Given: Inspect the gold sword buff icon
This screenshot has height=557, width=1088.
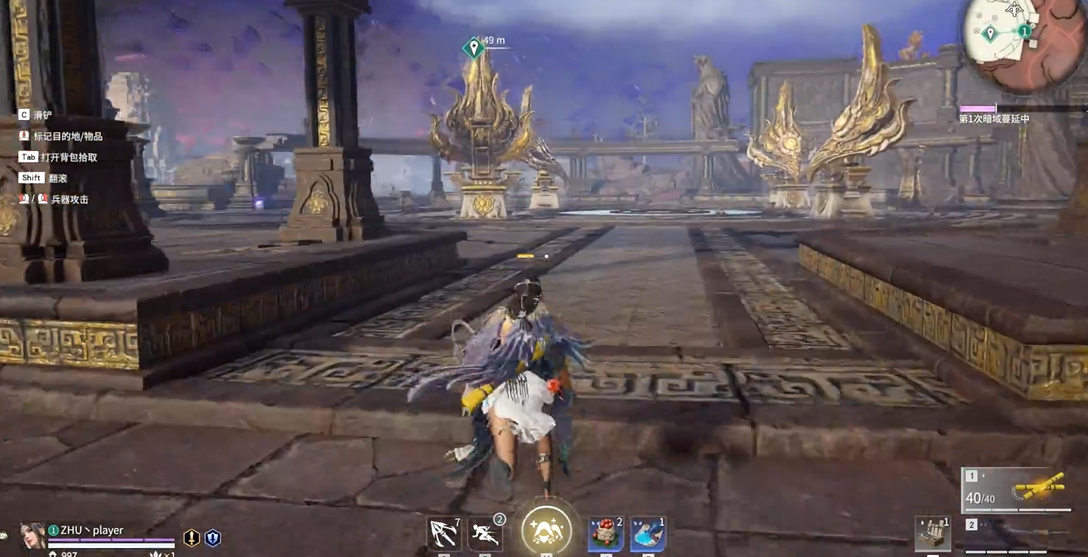Looking at the screenshot, I should pos(191,538).
